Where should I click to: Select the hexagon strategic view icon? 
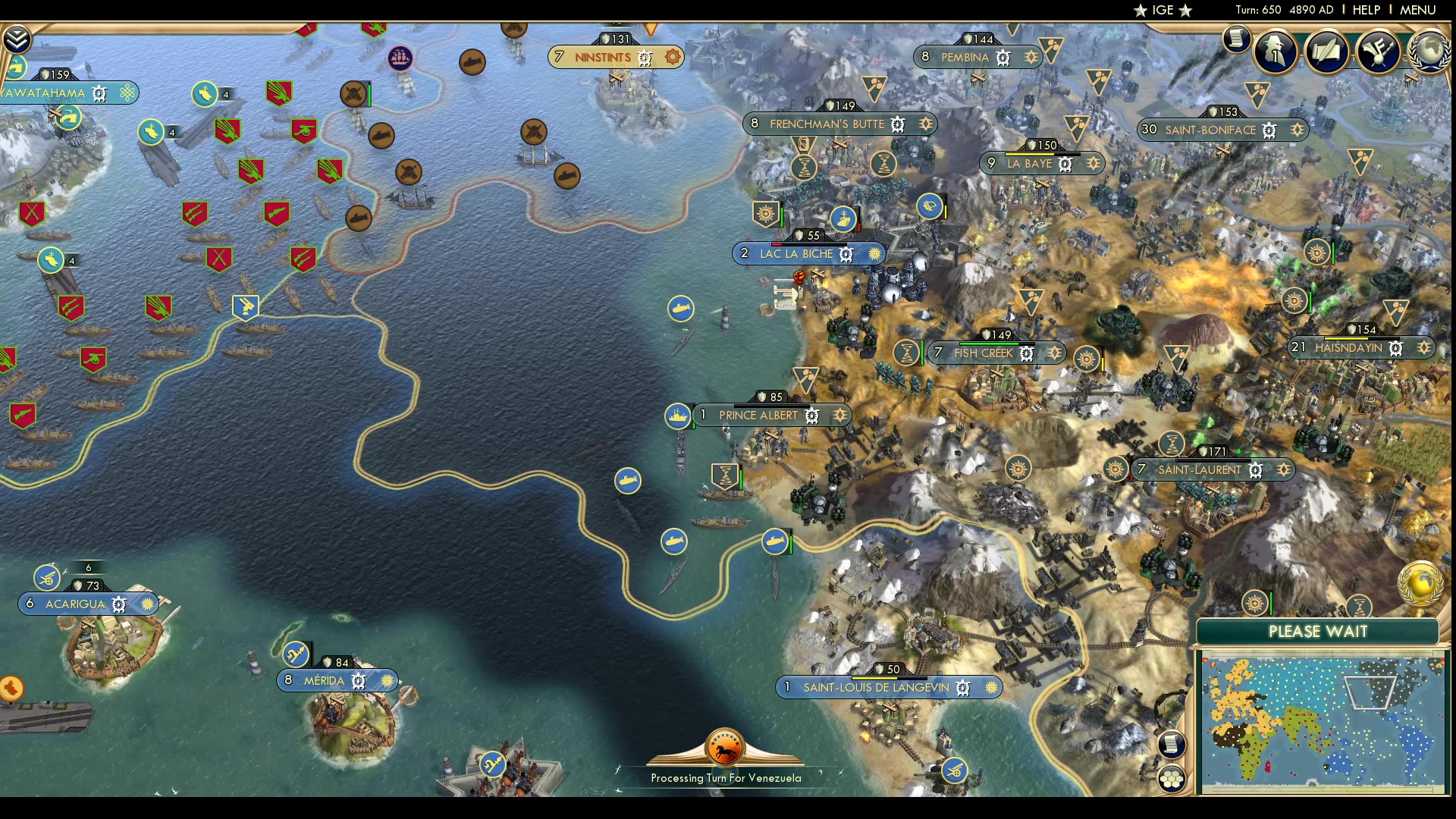click(1172, 777)
